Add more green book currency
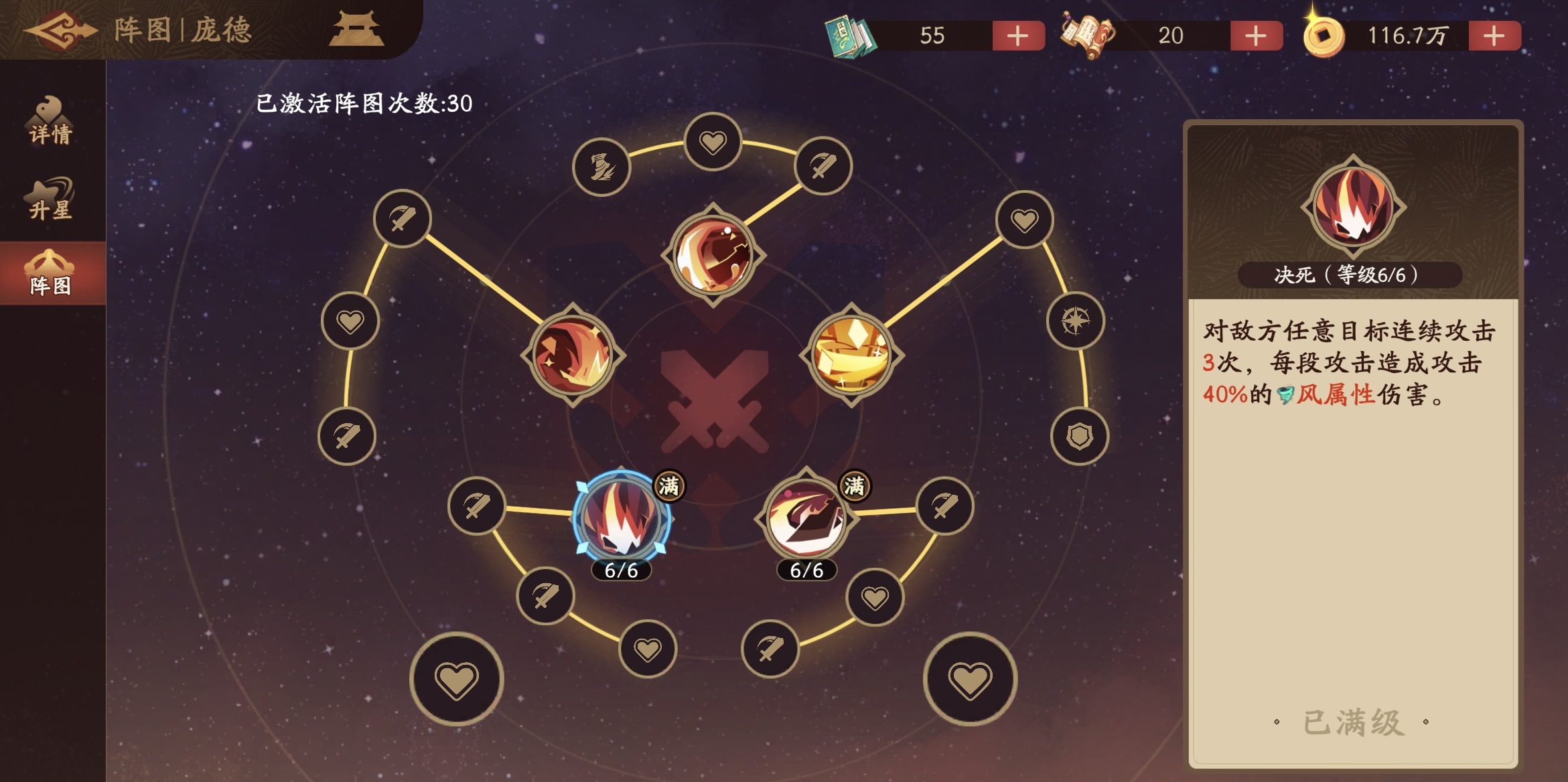The width and height of the screenshot is (1568, 782). [x=1017, y=35]
